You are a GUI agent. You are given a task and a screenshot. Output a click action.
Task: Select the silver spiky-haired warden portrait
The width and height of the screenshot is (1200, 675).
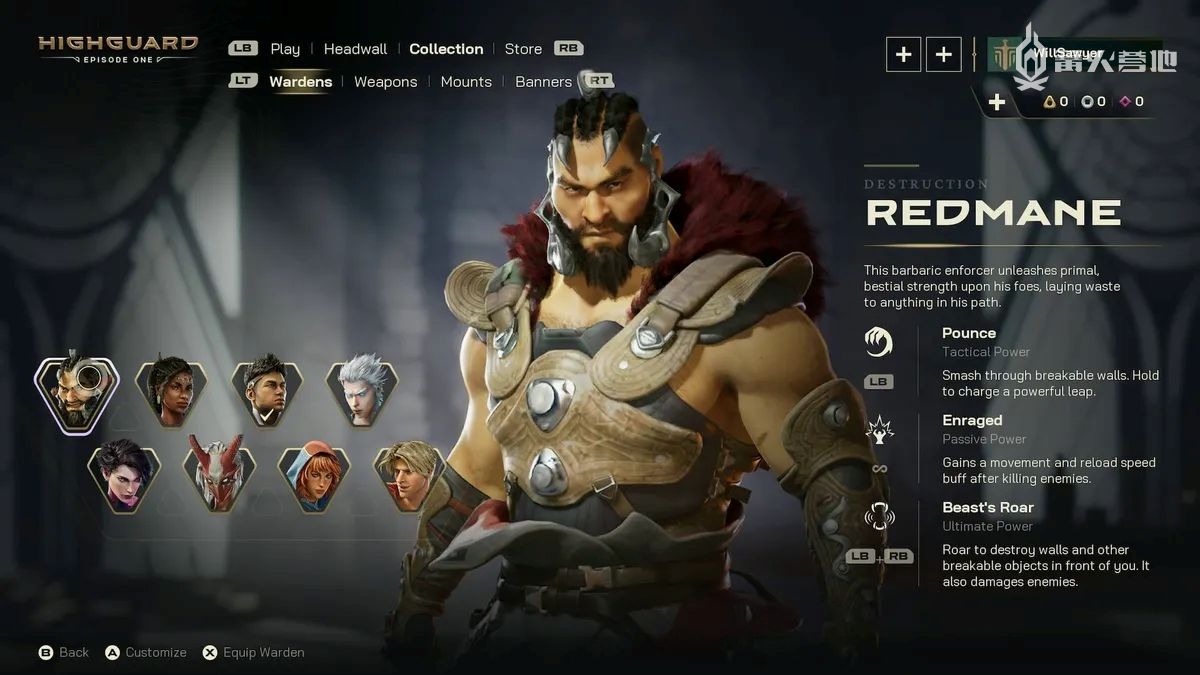361,393
